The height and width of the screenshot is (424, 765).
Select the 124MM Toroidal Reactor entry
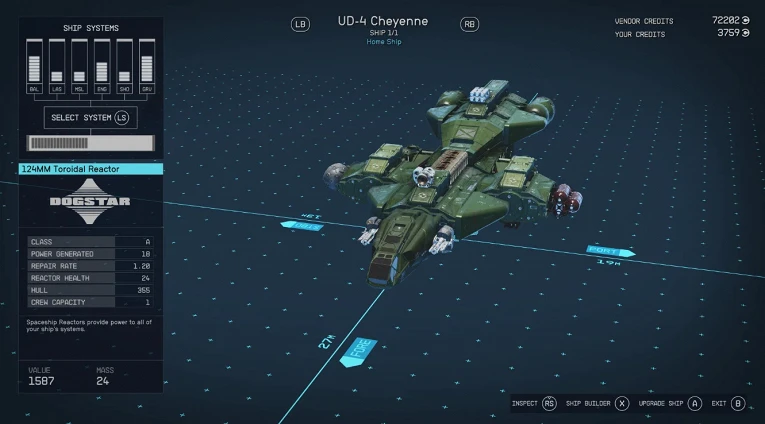[90, 169]
